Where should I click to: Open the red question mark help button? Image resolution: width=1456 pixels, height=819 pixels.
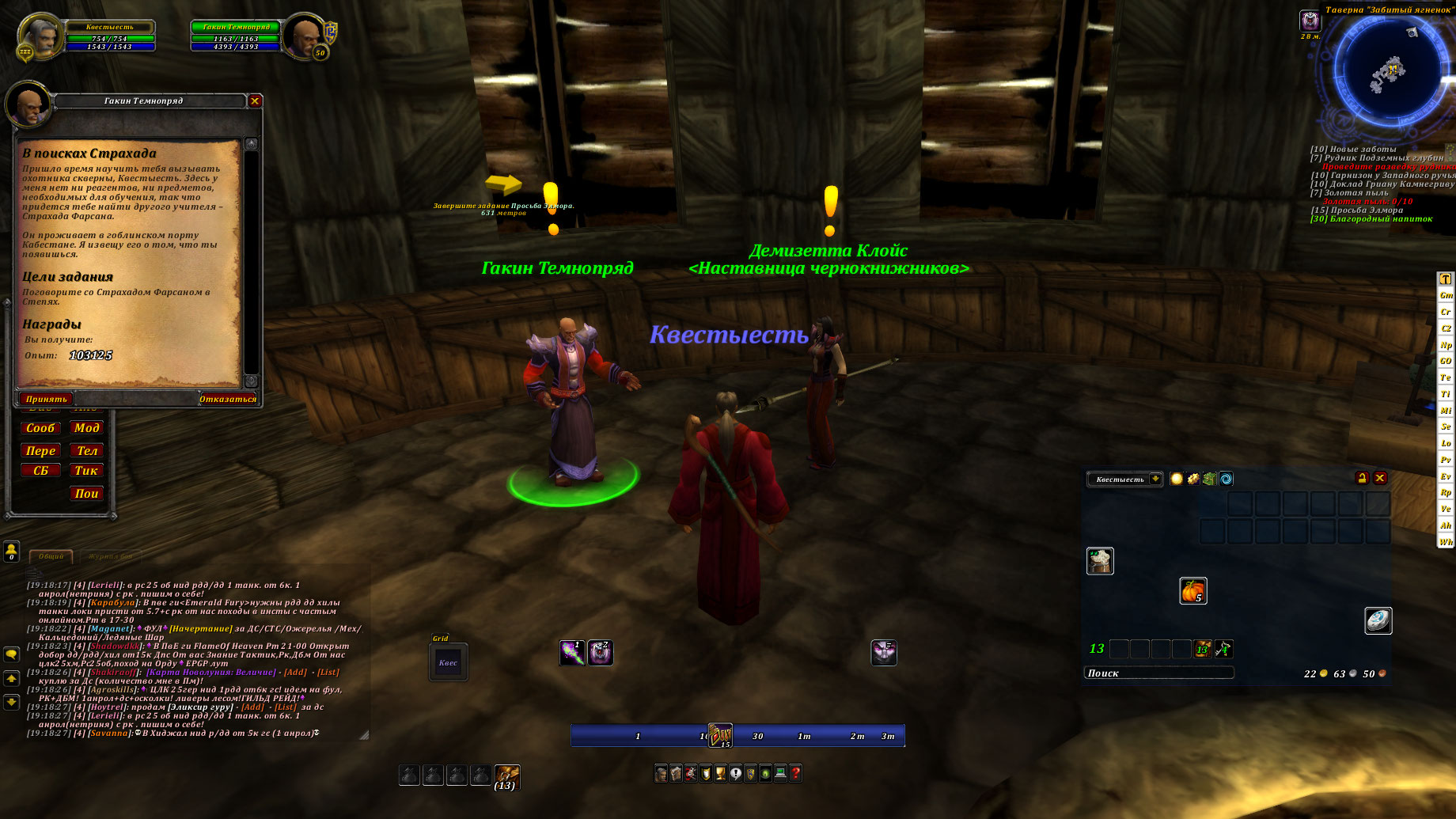[795, 773]
